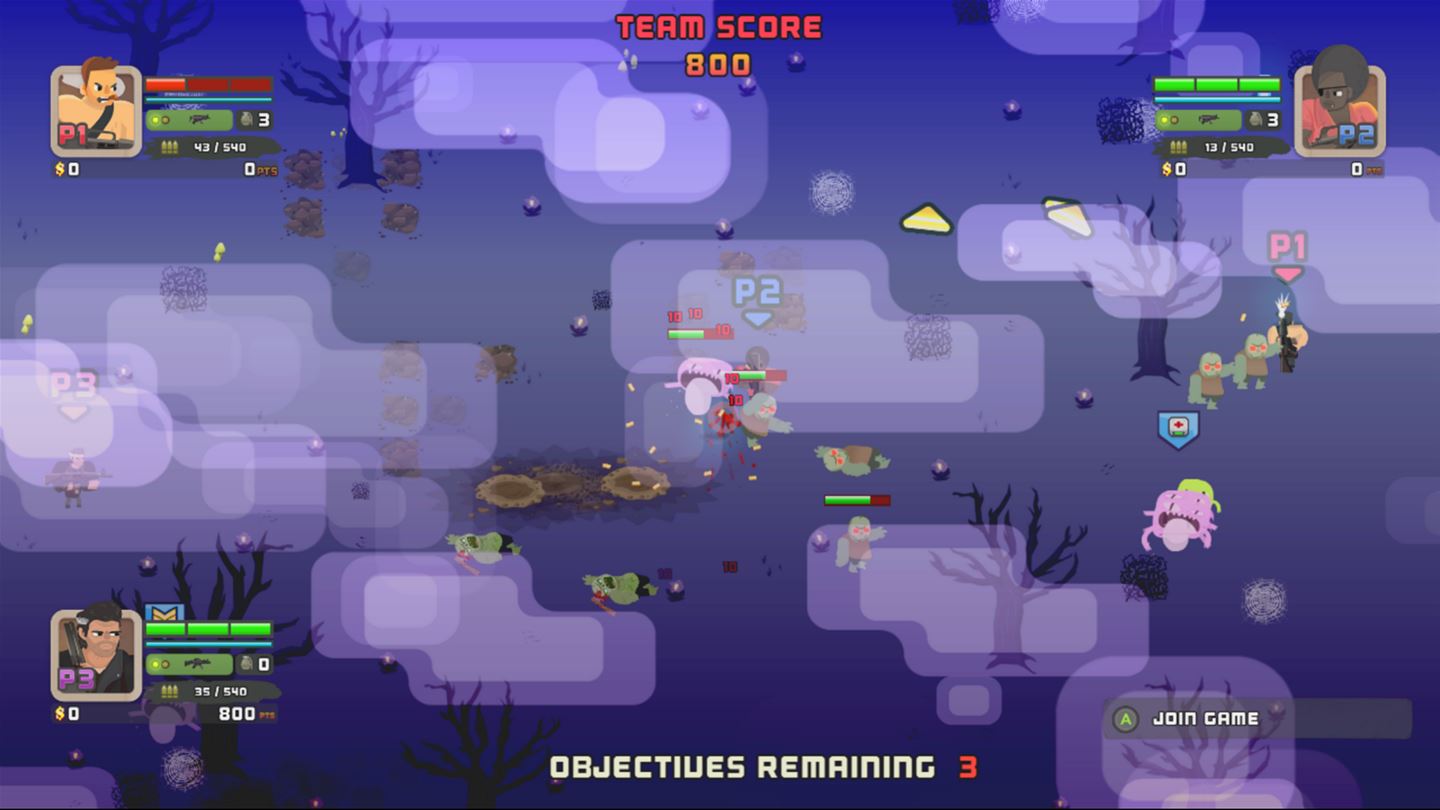Toggle the yellow dot in P2's weapon slot

(1164, 119)
